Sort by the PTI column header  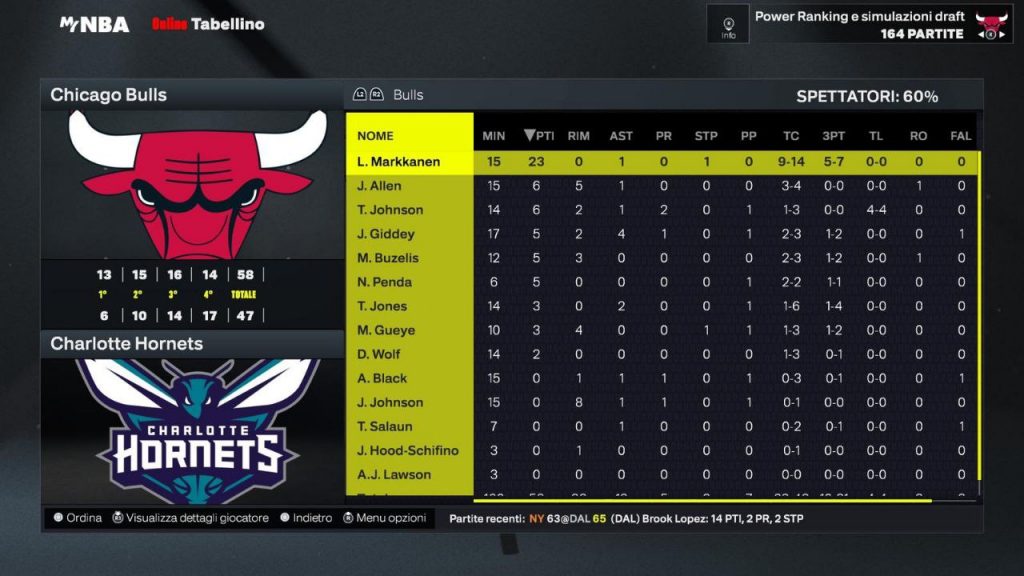[x=539, y=136]
